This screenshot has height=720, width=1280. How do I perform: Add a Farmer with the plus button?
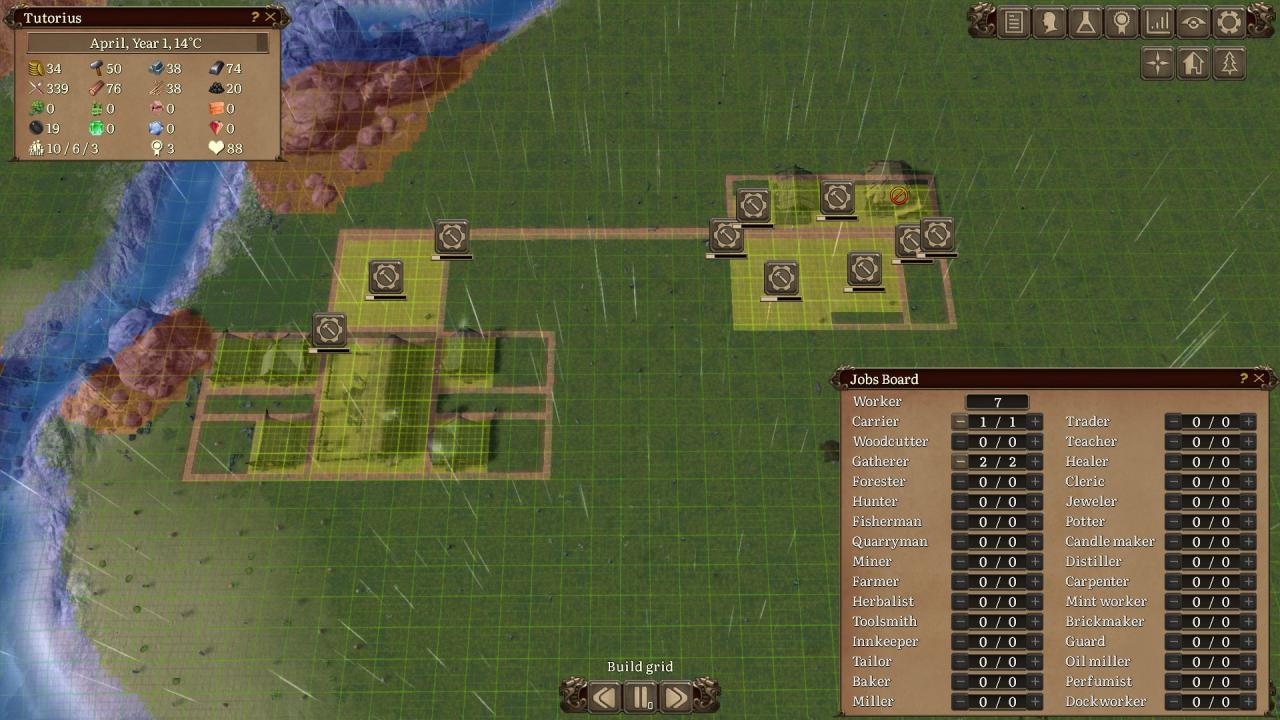[x=1035, y=582]
